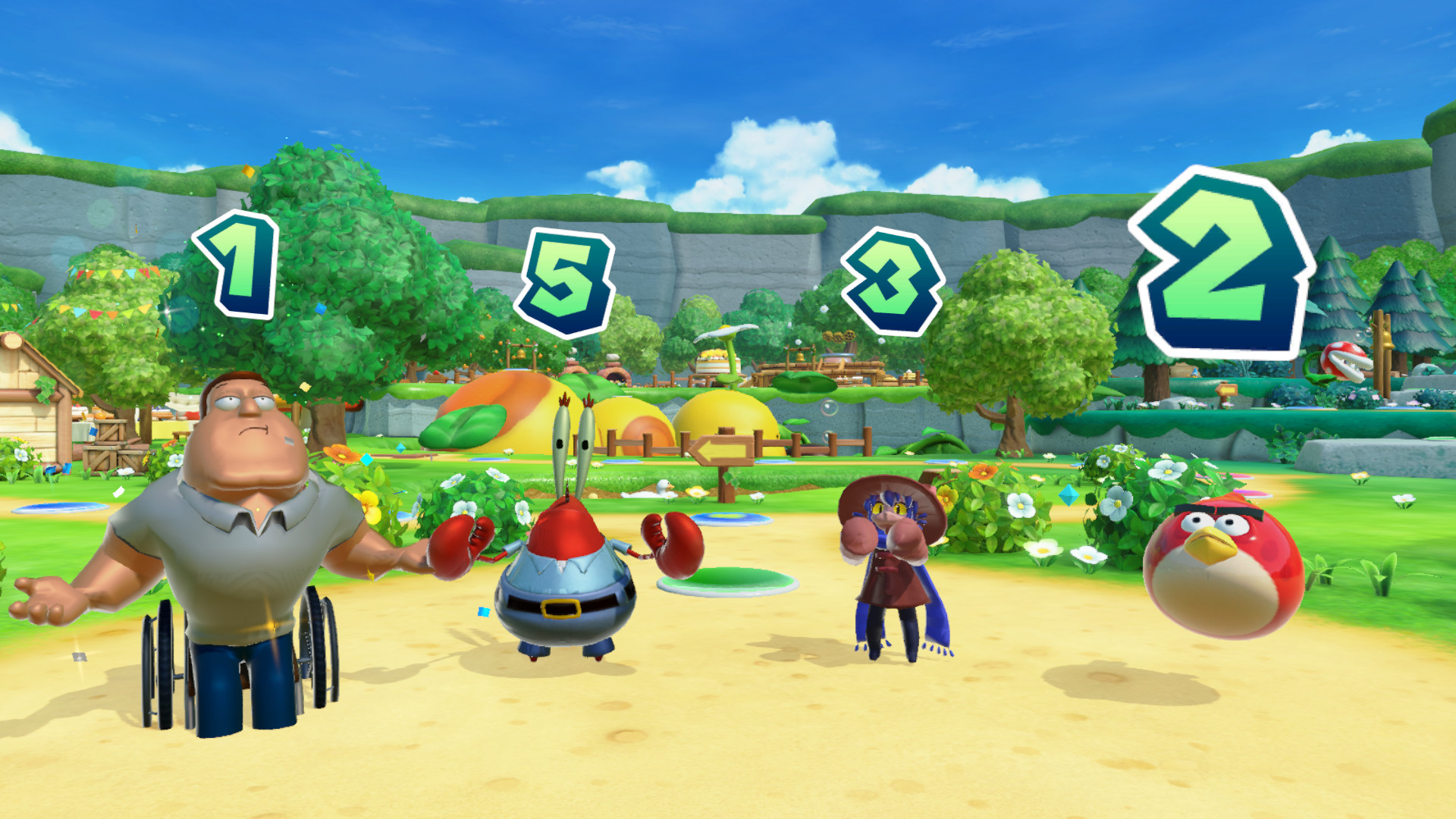The width and height of the screenshot is (1456, 819).
Task: Click the Piranha Plant near the right trees
Action: pyautogui.click(x=1344, y=359)
